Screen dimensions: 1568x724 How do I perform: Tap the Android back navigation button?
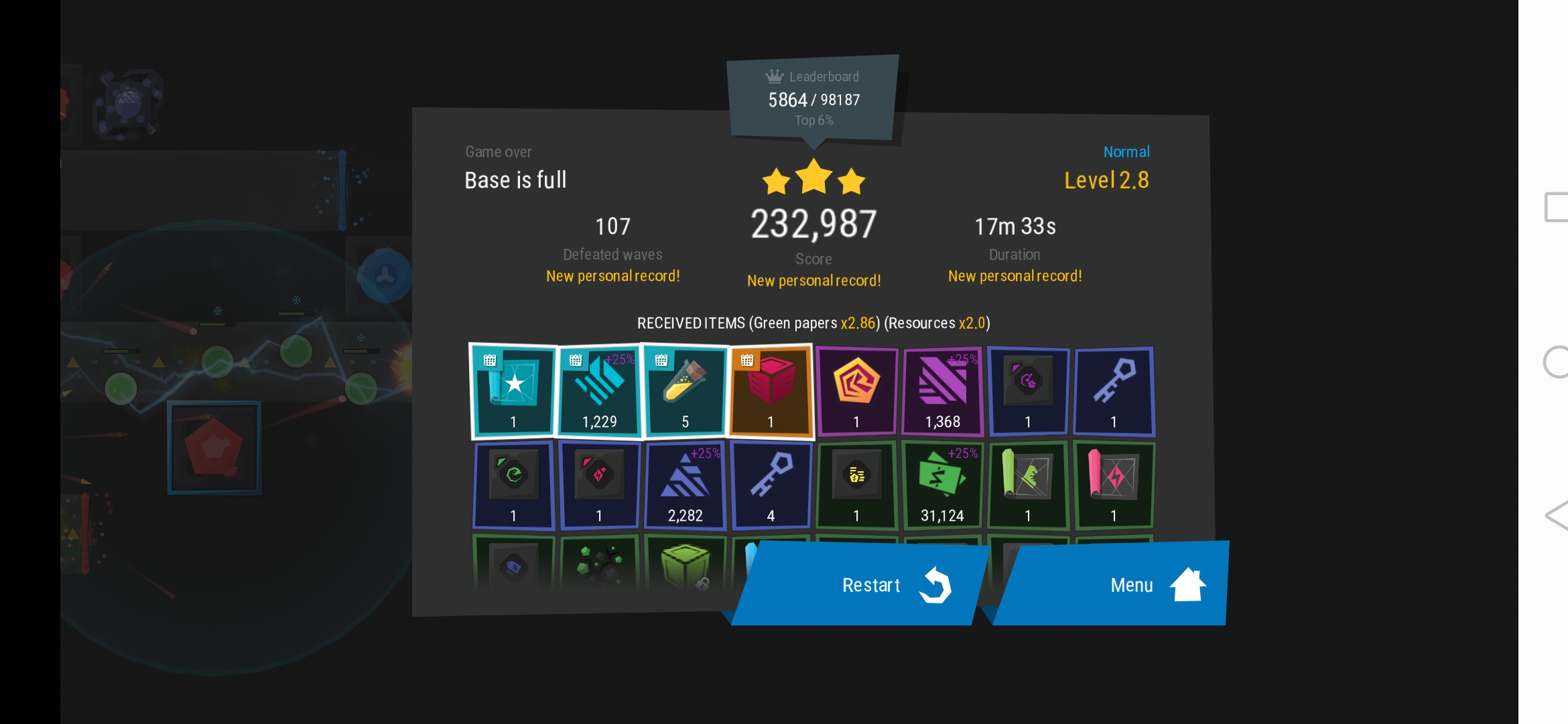(1556, 516)
